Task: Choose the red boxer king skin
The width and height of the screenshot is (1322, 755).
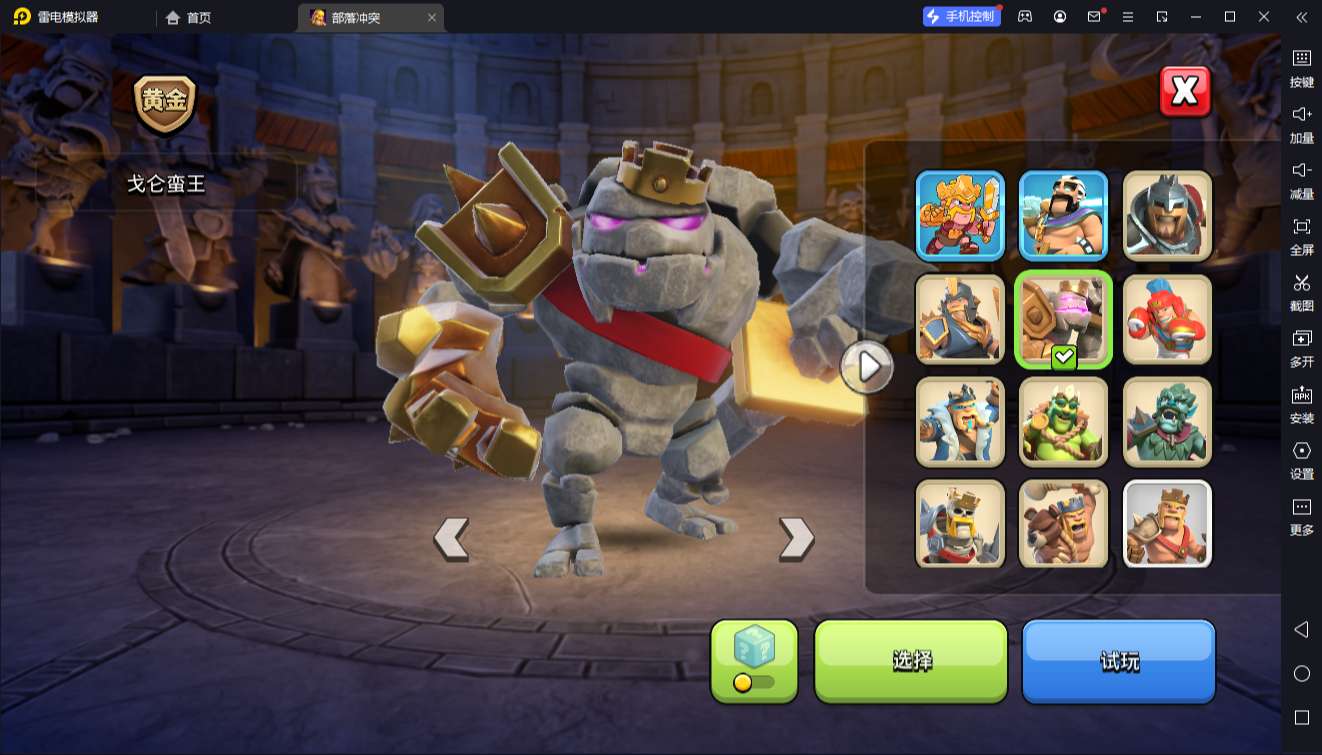Action: tap(1167, 319)
